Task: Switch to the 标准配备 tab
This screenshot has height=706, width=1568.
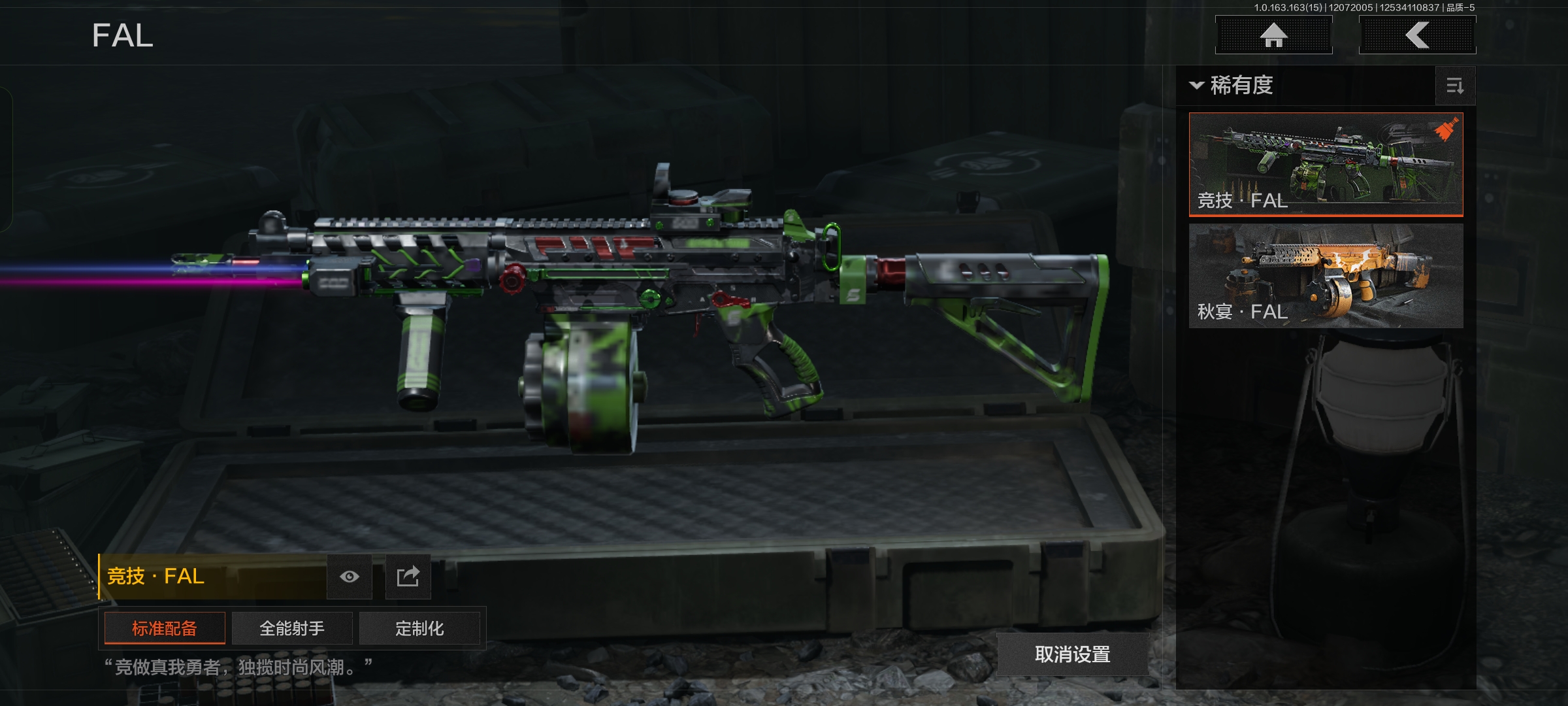Action: tap(165, 628)
